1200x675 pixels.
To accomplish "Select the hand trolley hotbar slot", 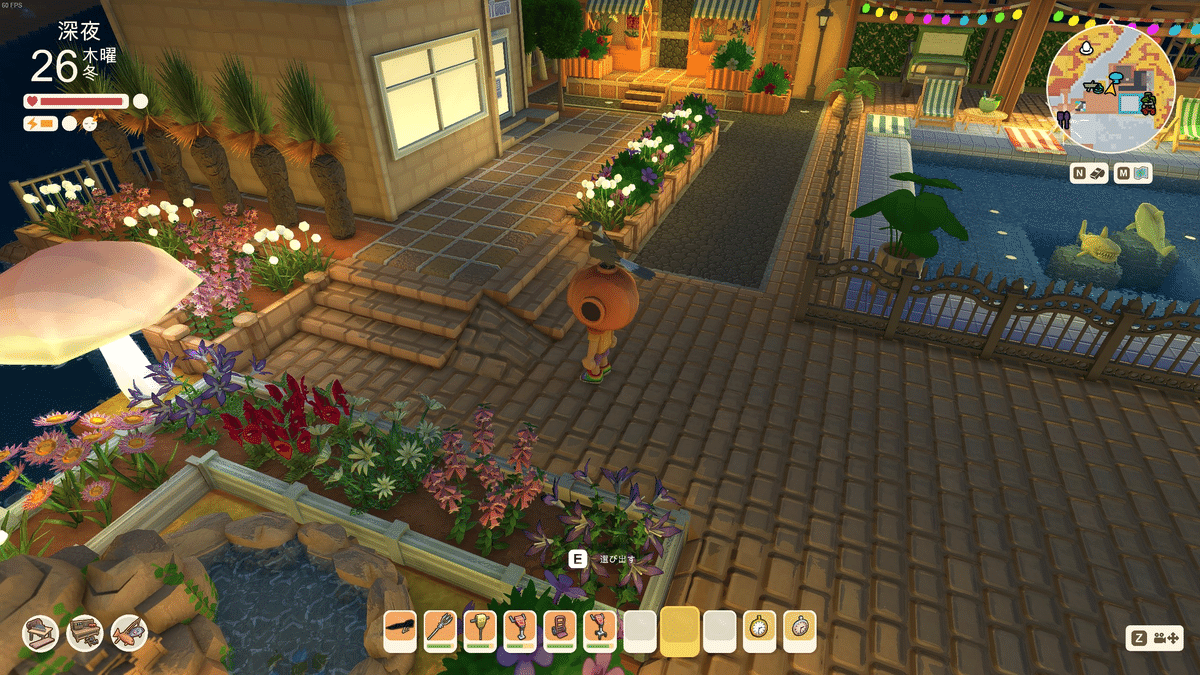I will (560, 629).
